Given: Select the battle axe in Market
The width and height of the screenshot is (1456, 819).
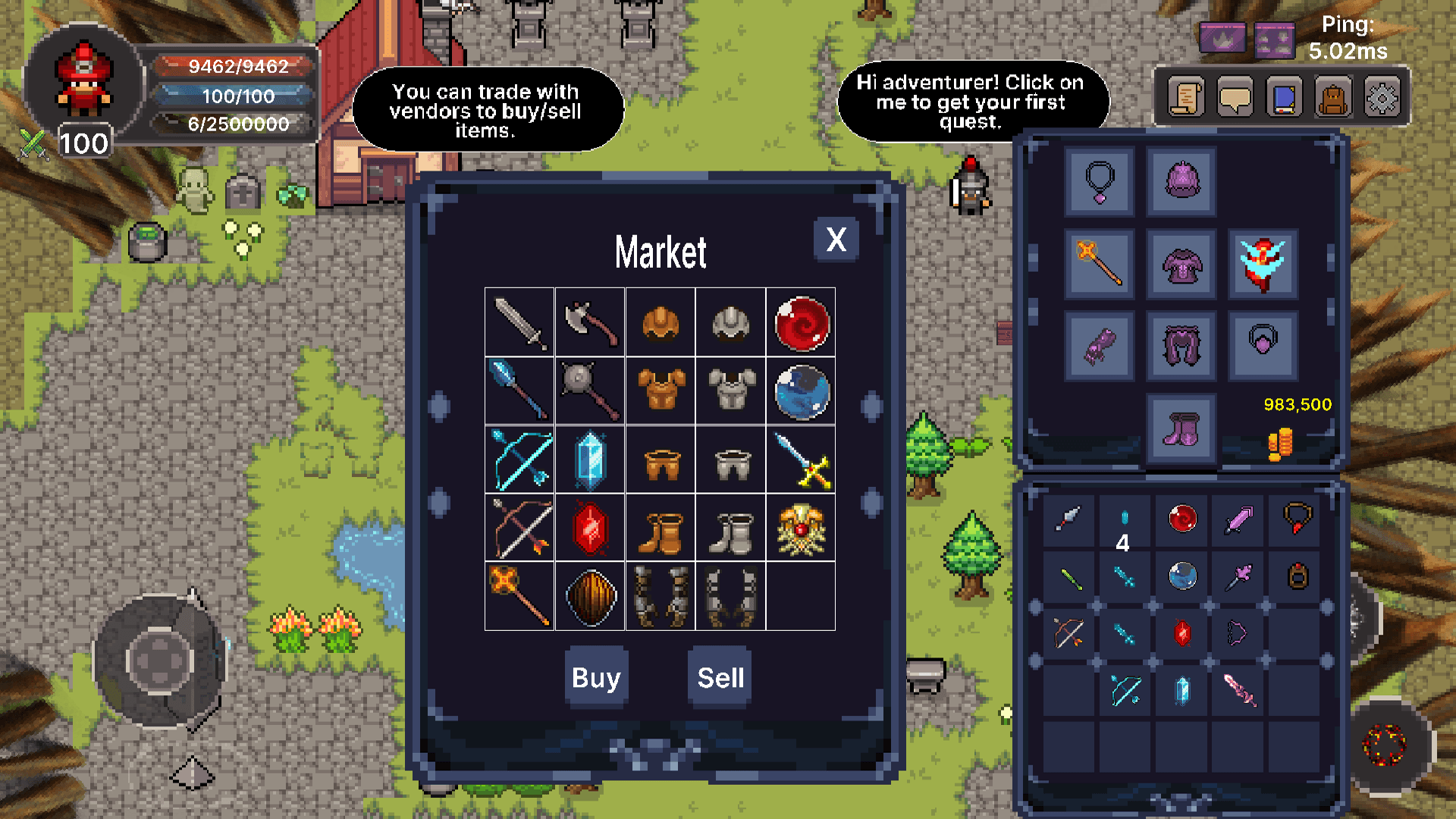Looking at the screenshot, I should pos(590,323).
